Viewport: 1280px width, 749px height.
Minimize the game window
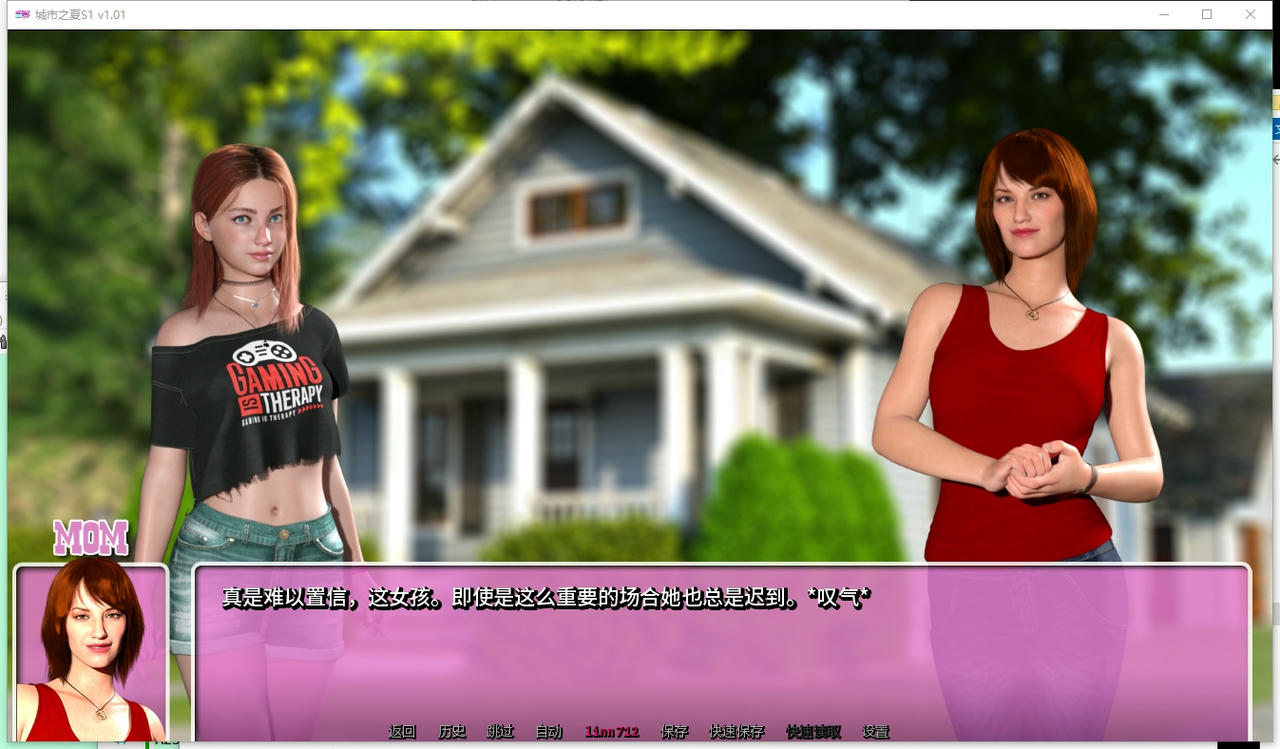click(1163, 14)
